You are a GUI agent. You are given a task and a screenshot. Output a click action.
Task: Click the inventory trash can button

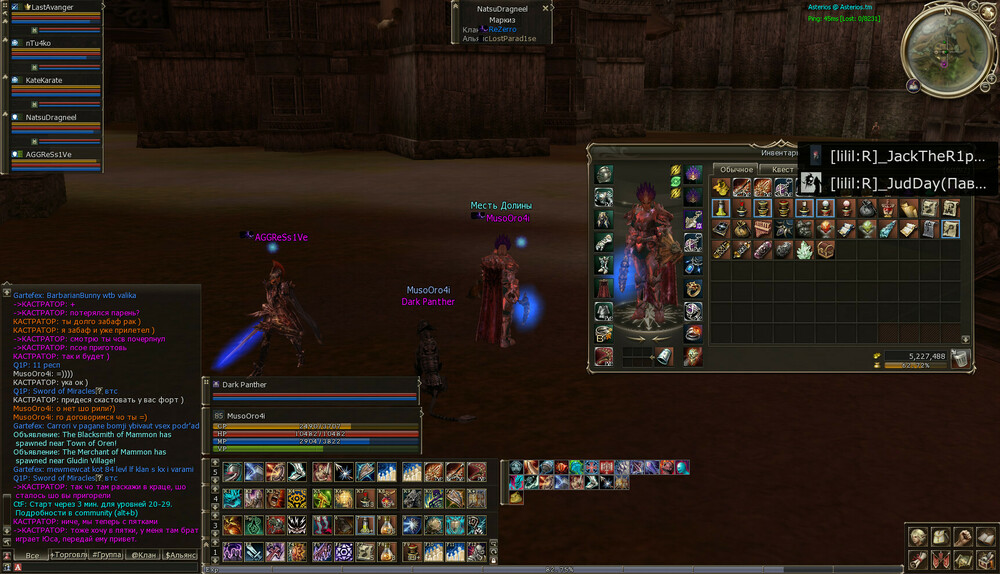point(960,358)
